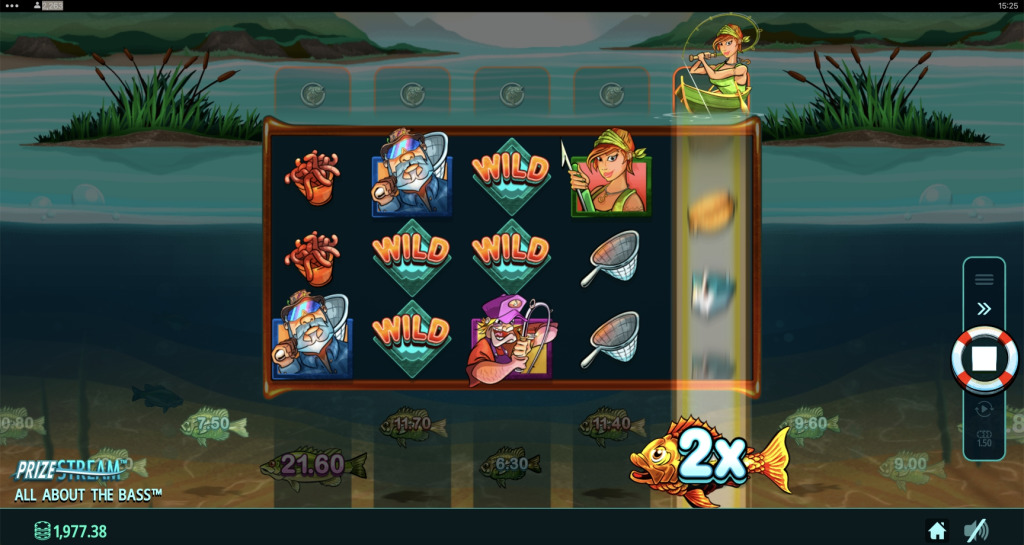Click the three-dot menu in the top bar
Image resolution: width=1024 pixels, height=545 pixels.
(12, 6)
